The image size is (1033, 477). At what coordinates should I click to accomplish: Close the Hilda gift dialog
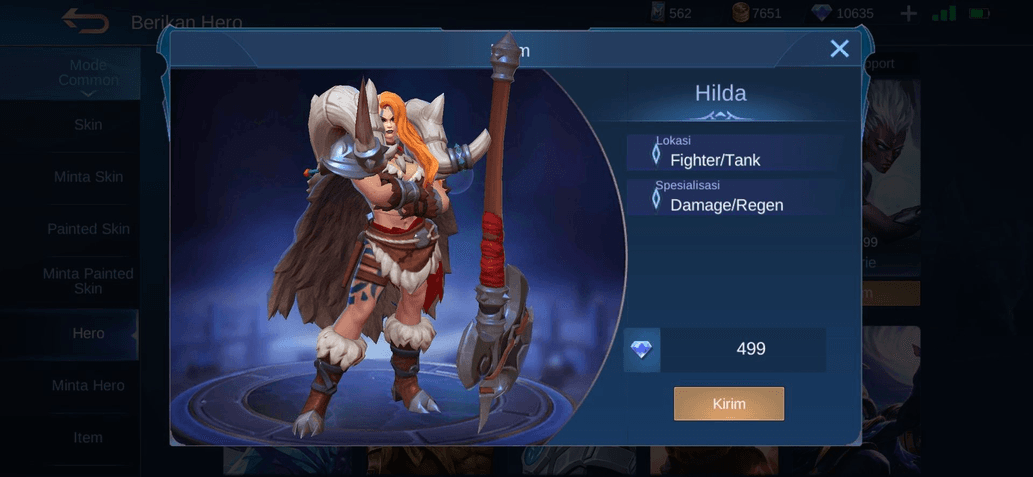point(839,49)
